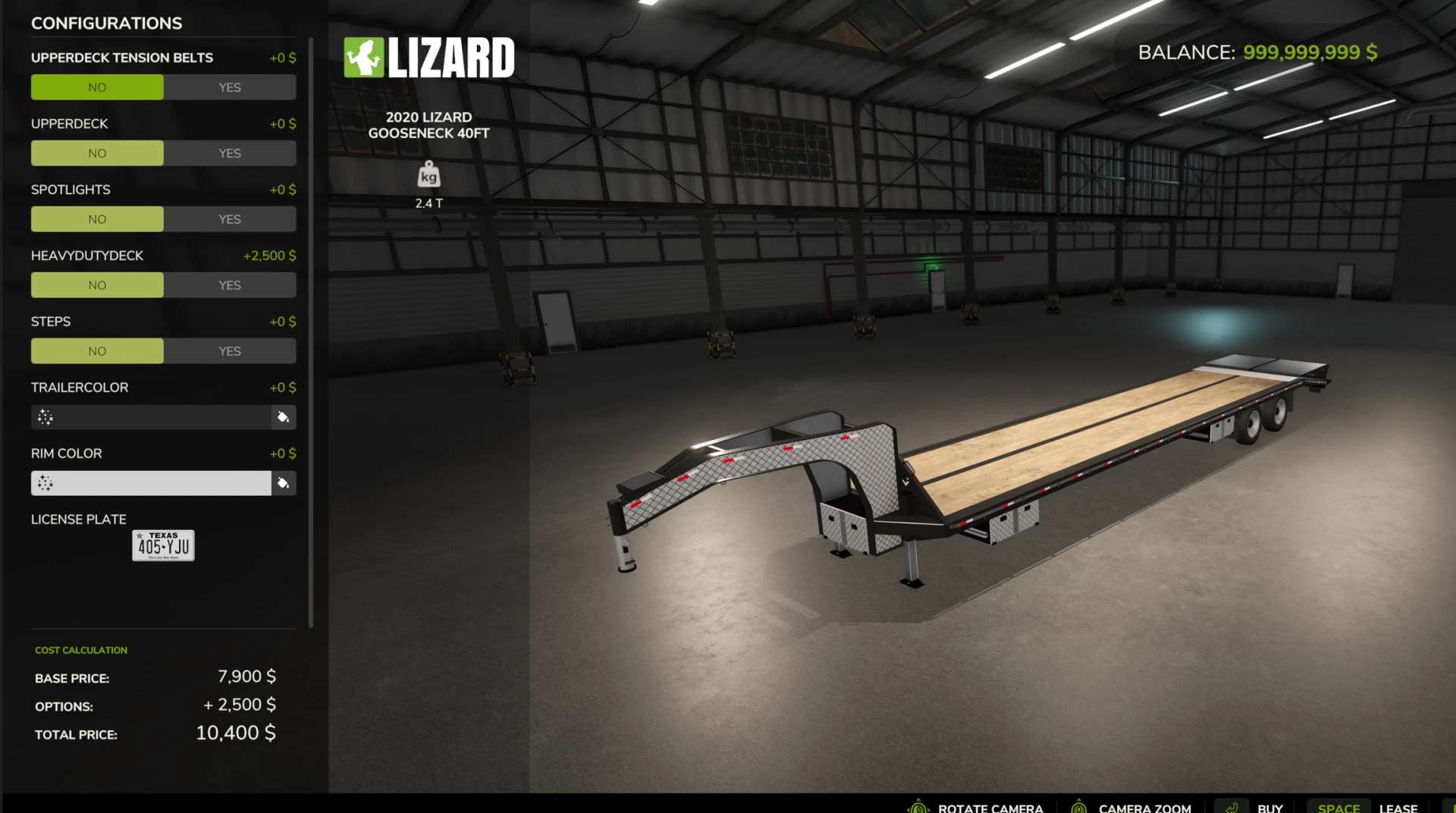The height and width of the screenshot is (813, 1456).
Task: Enable the Steps configuration option
Action: click(230, 350)
